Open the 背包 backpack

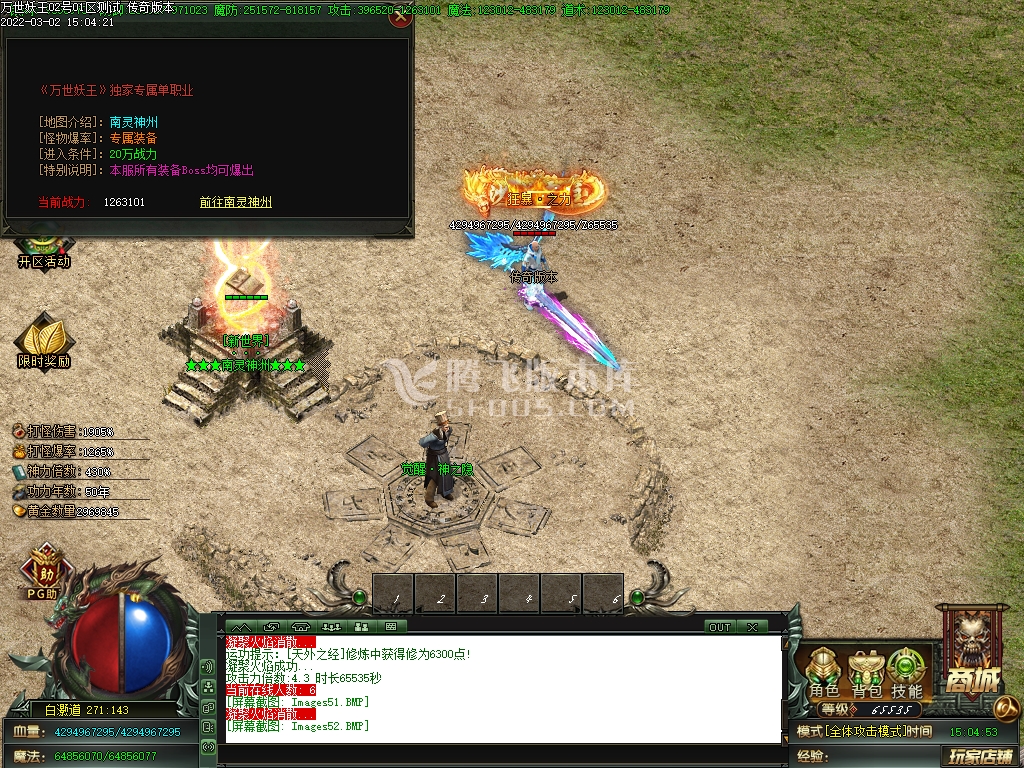[x=866, y=672]
